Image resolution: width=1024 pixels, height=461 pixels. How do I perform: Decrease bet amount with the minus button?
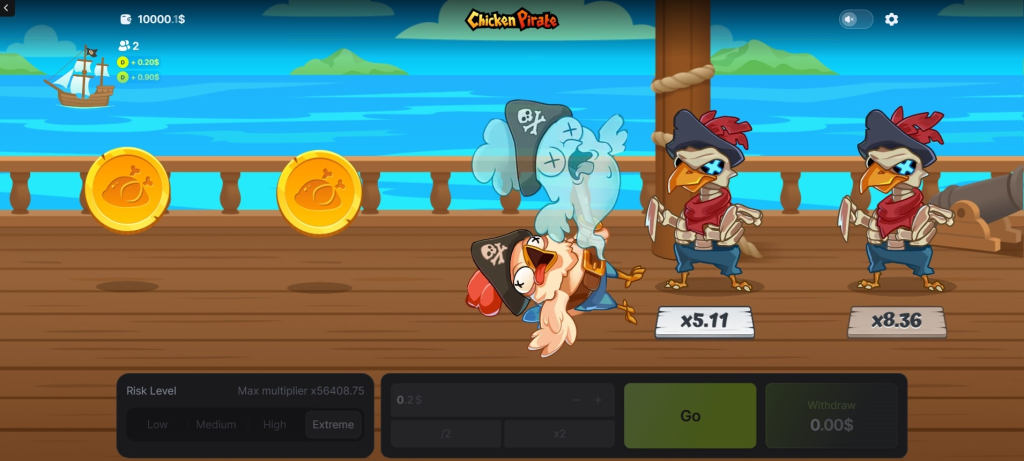click(x=576, y=400)
